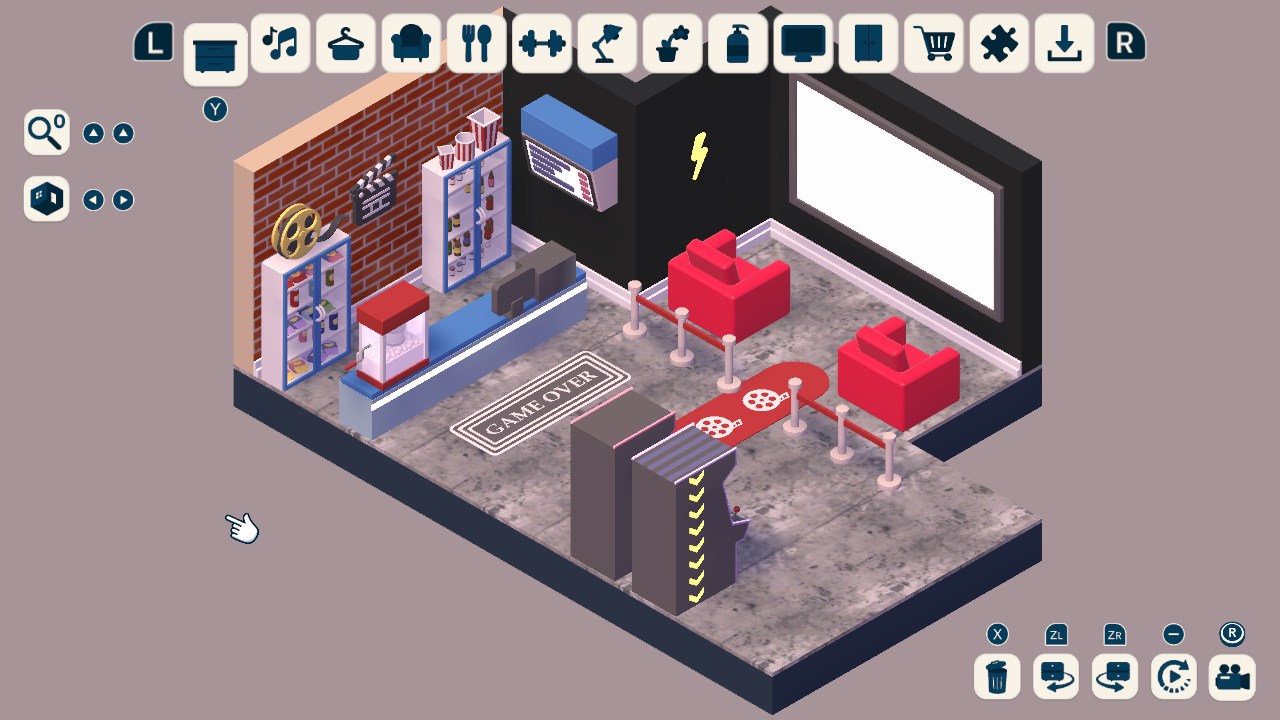Viewport: 1280px width, 720px height.
Task: Open the dumbbell fitness category
Action: [541, 44]
